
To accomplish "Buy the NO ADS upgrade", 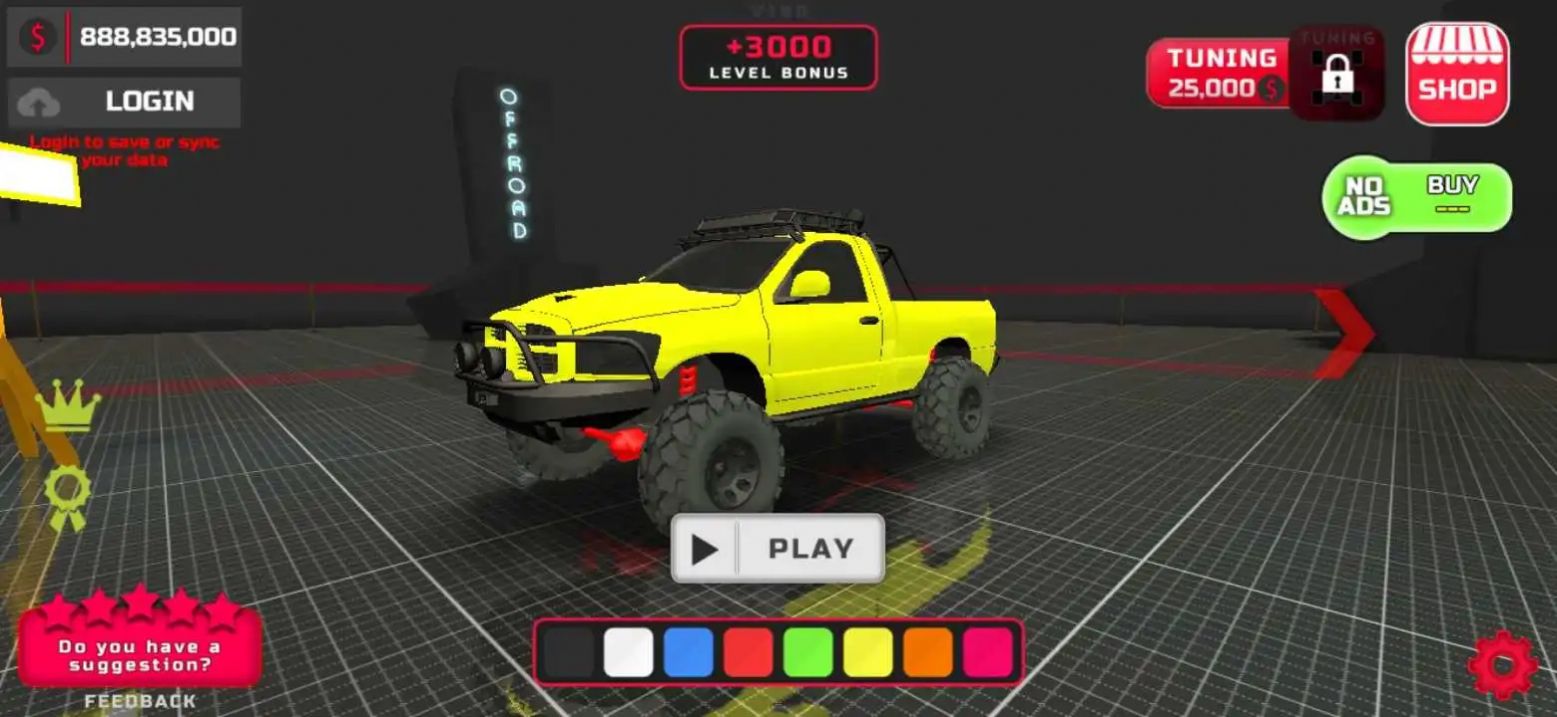I will point(1417,197).
